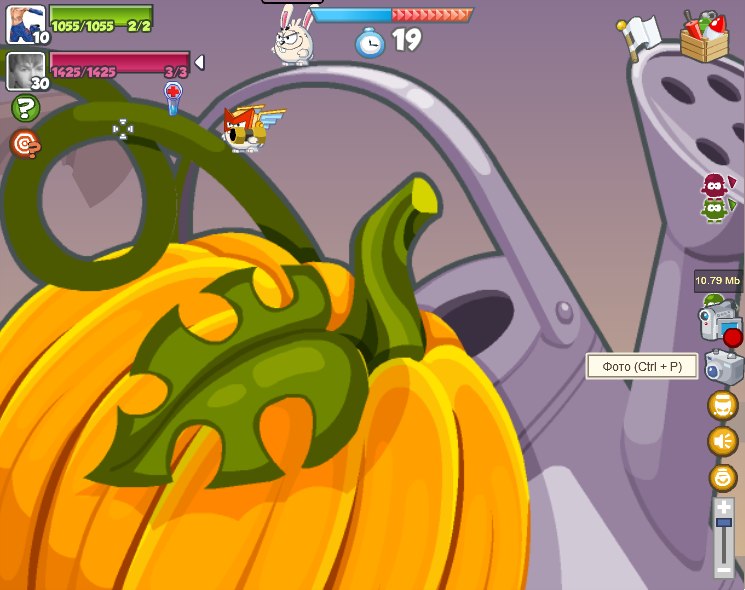Zoom in using the plus button
Viewport: 745px width, 590px height.
coord(724,509)
